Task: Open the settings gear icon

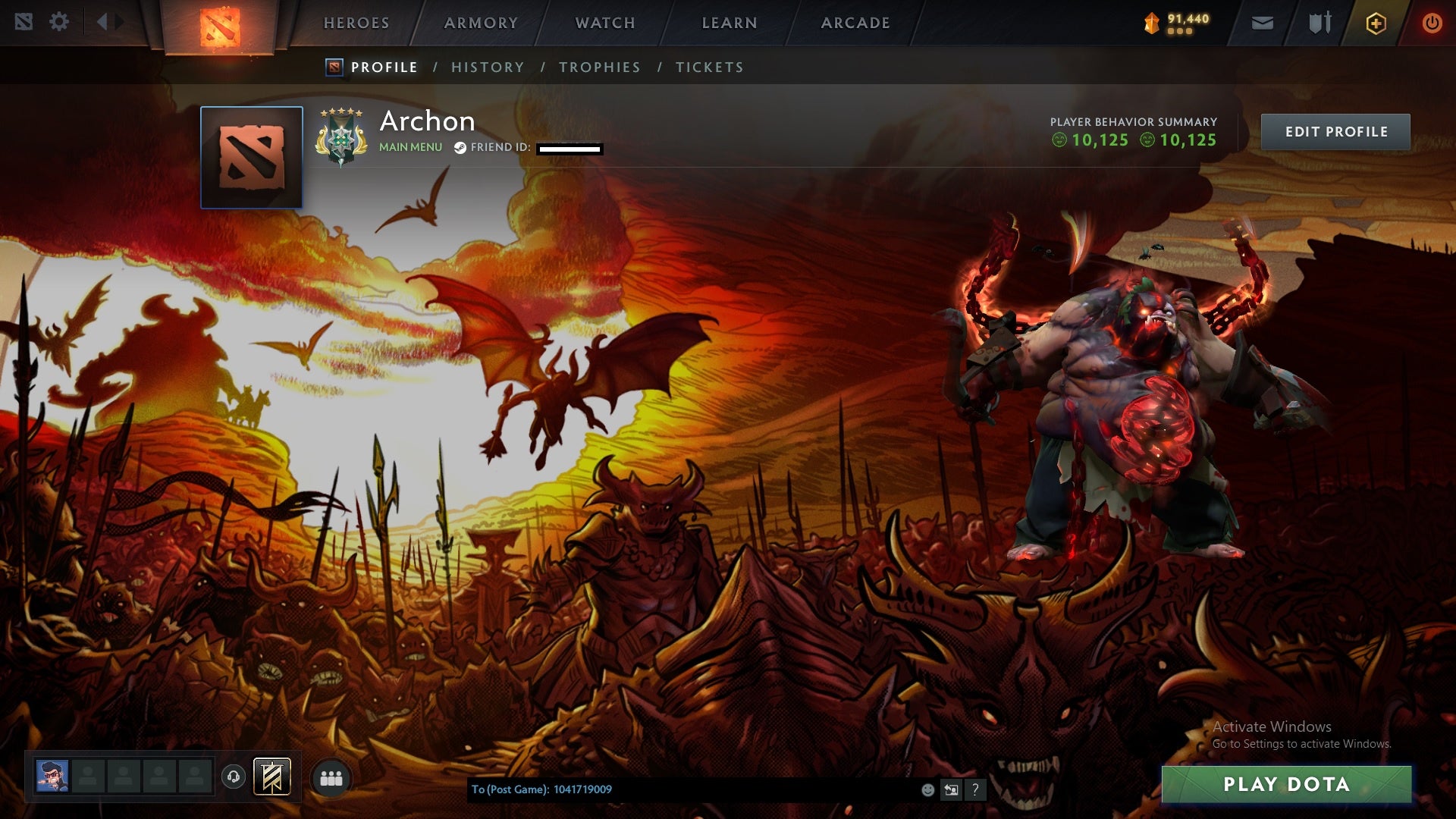Action: (60, 22)
